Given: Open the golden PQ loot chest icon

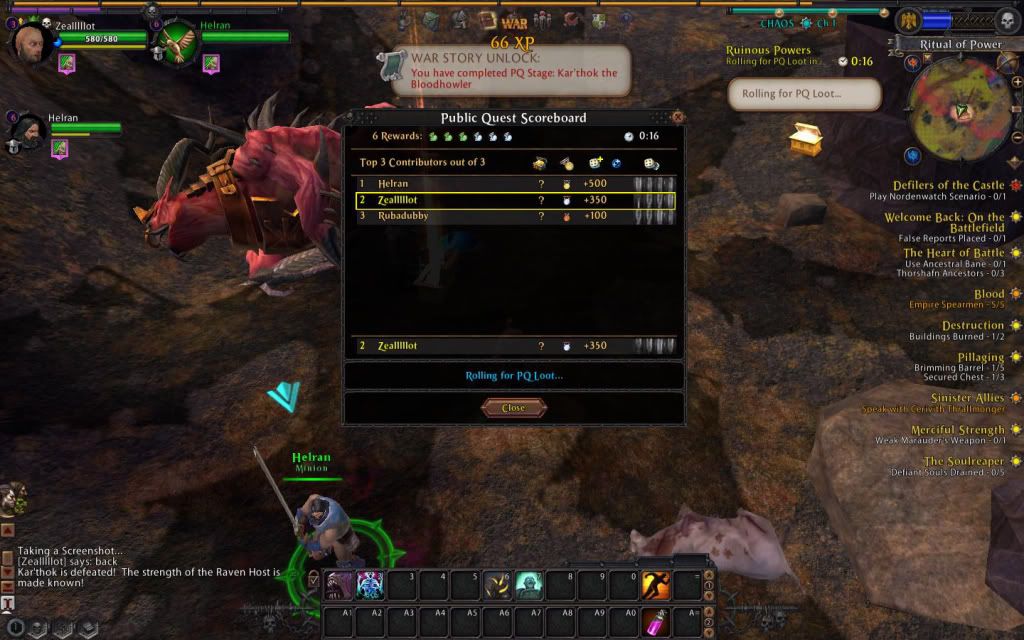Looking at the screenshot, I should click(x=805, y=140).
